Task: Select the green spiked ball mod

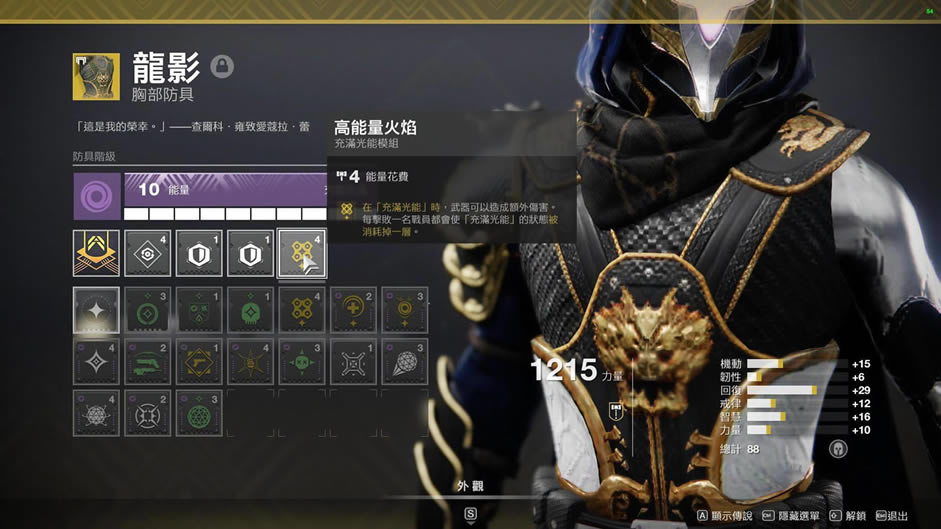Action: point(301,362)
